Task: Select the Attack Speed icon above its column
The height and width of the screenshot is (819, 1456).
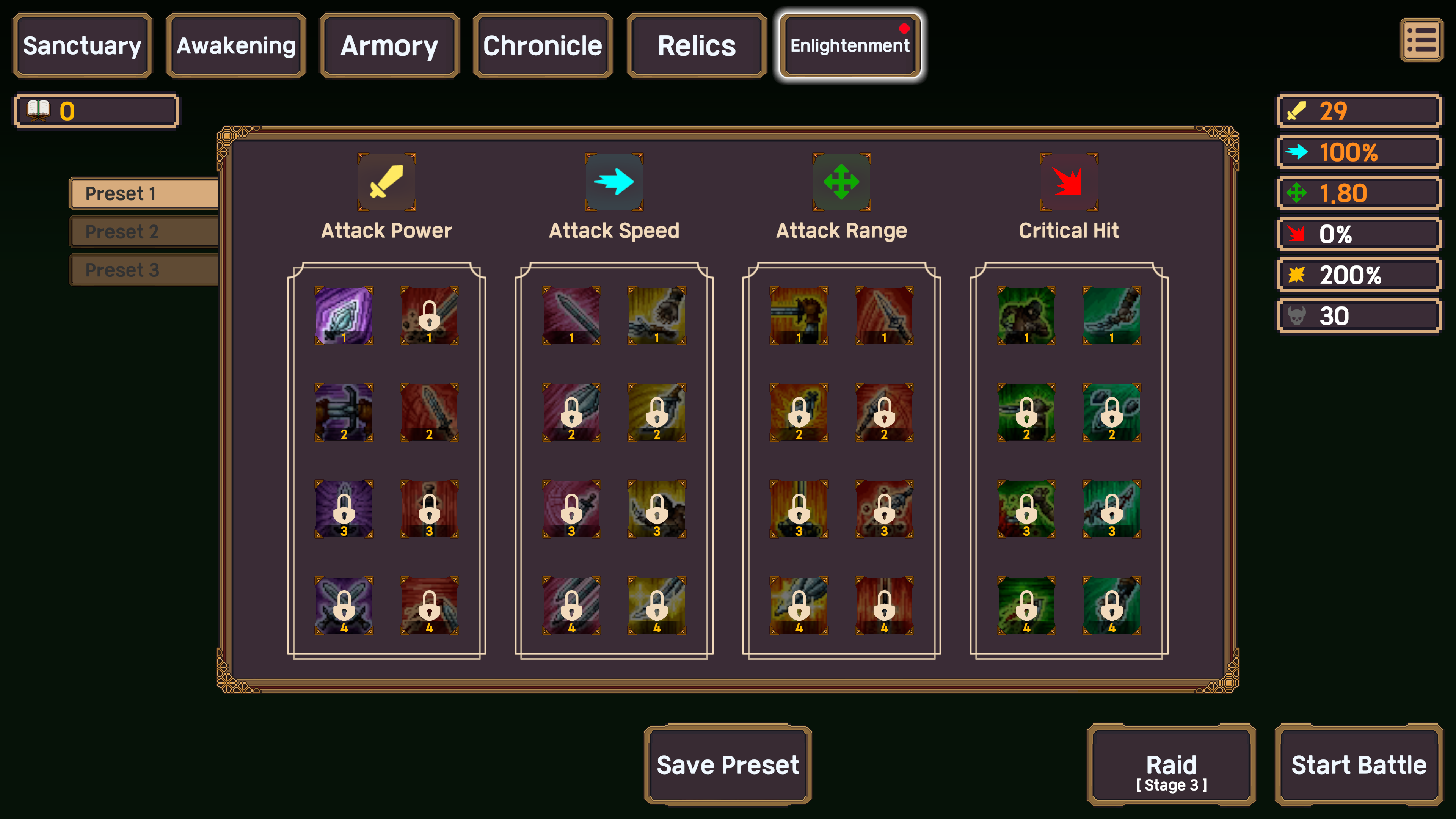Action: pos(614,182)
